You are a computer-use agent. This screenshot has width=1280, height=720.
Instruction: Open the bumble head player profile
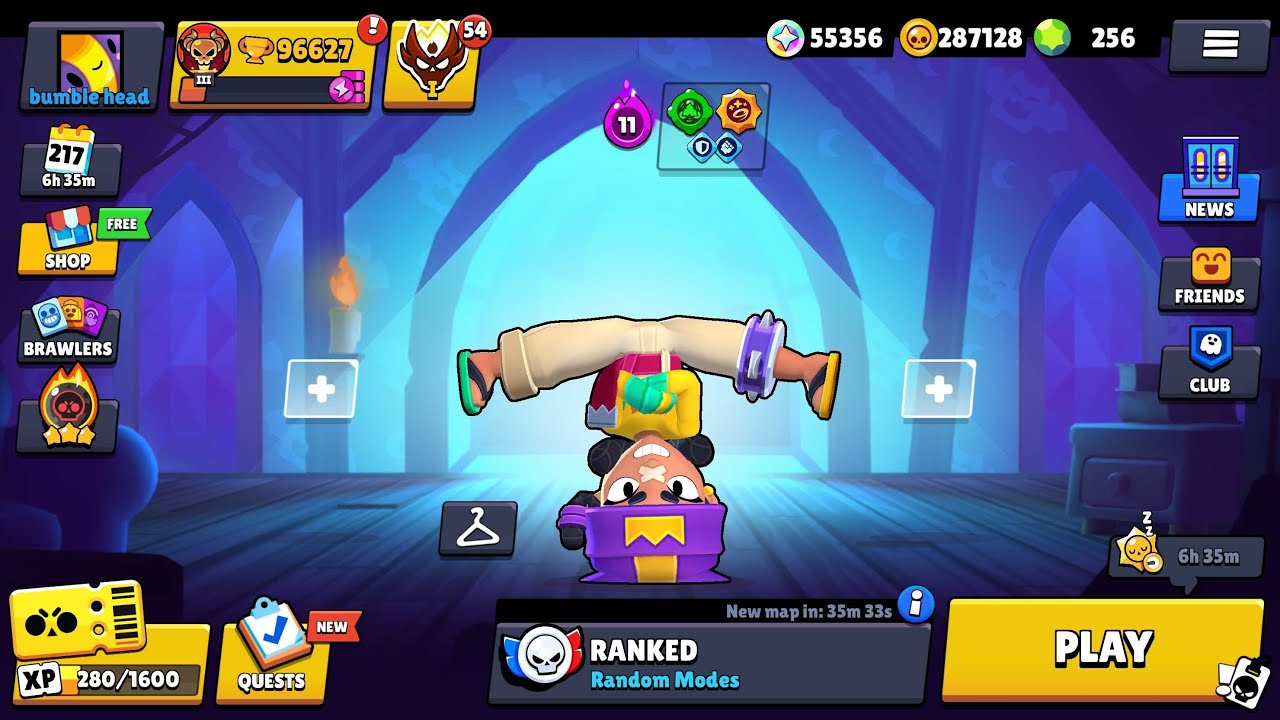coord(90,67)
